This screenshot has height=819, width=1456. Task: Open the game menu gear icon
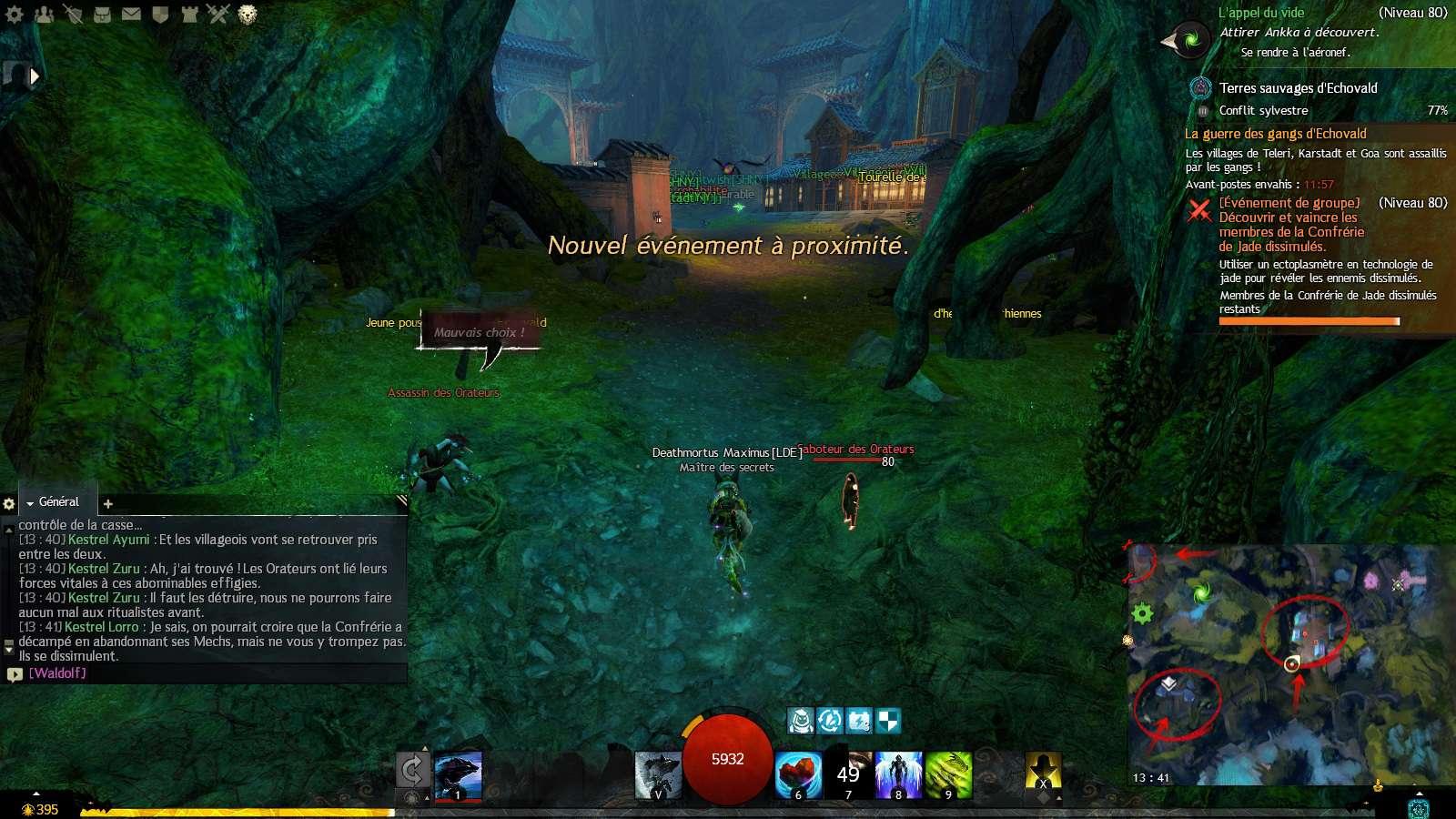click(14, 15)
